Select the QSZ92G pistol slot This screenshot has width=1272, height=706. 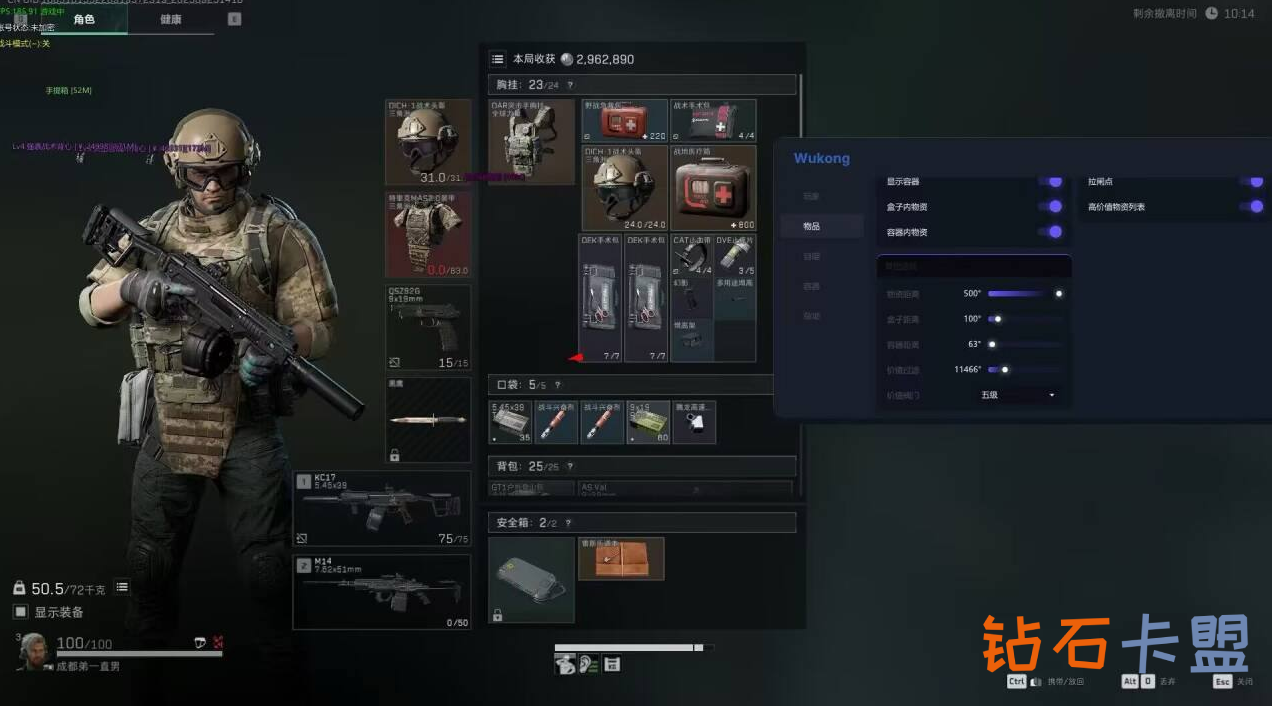point(428,327)
